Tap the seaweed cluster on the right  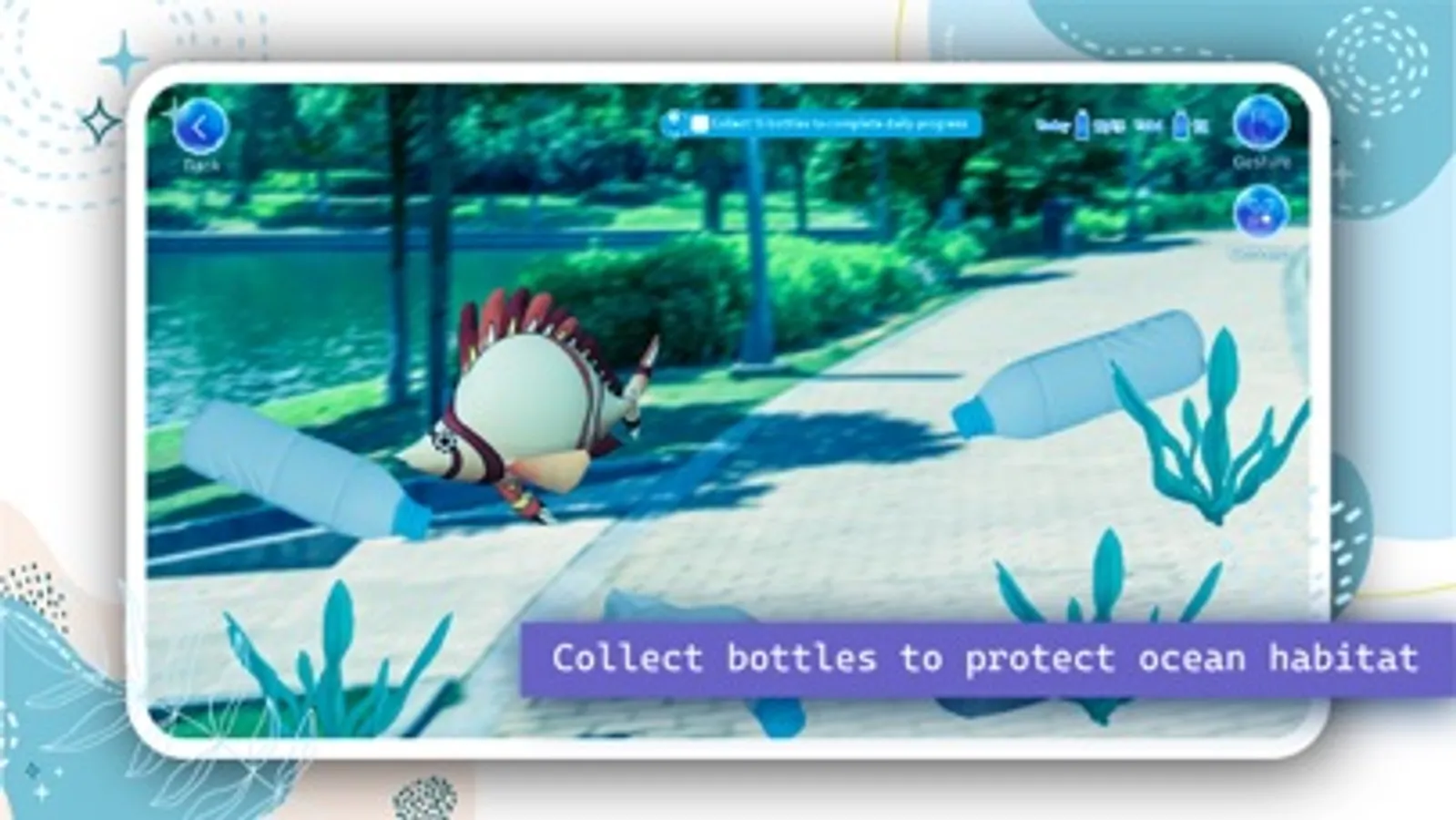click(1211, 428)
